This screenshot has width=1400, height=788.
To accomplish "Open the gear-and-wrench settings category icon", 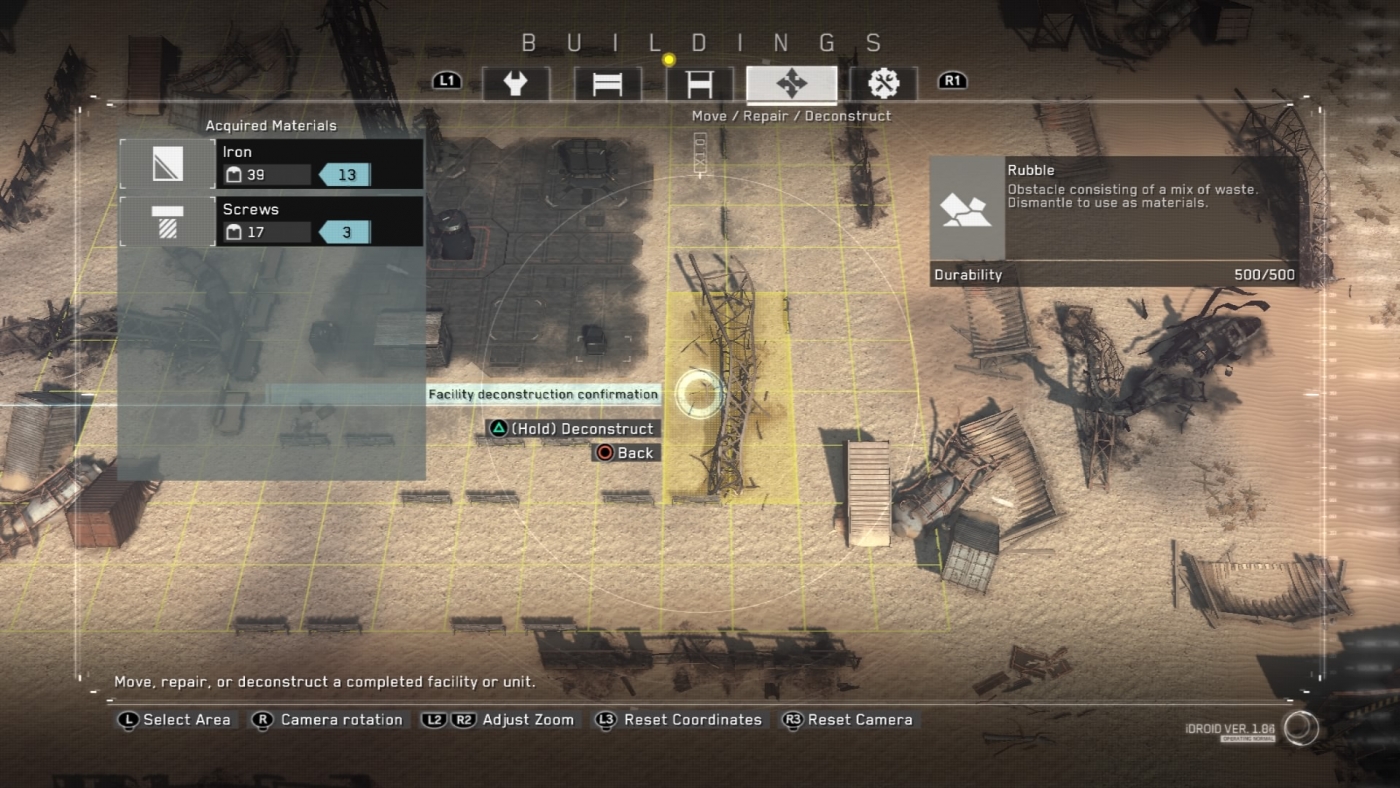I will (883, 84).
